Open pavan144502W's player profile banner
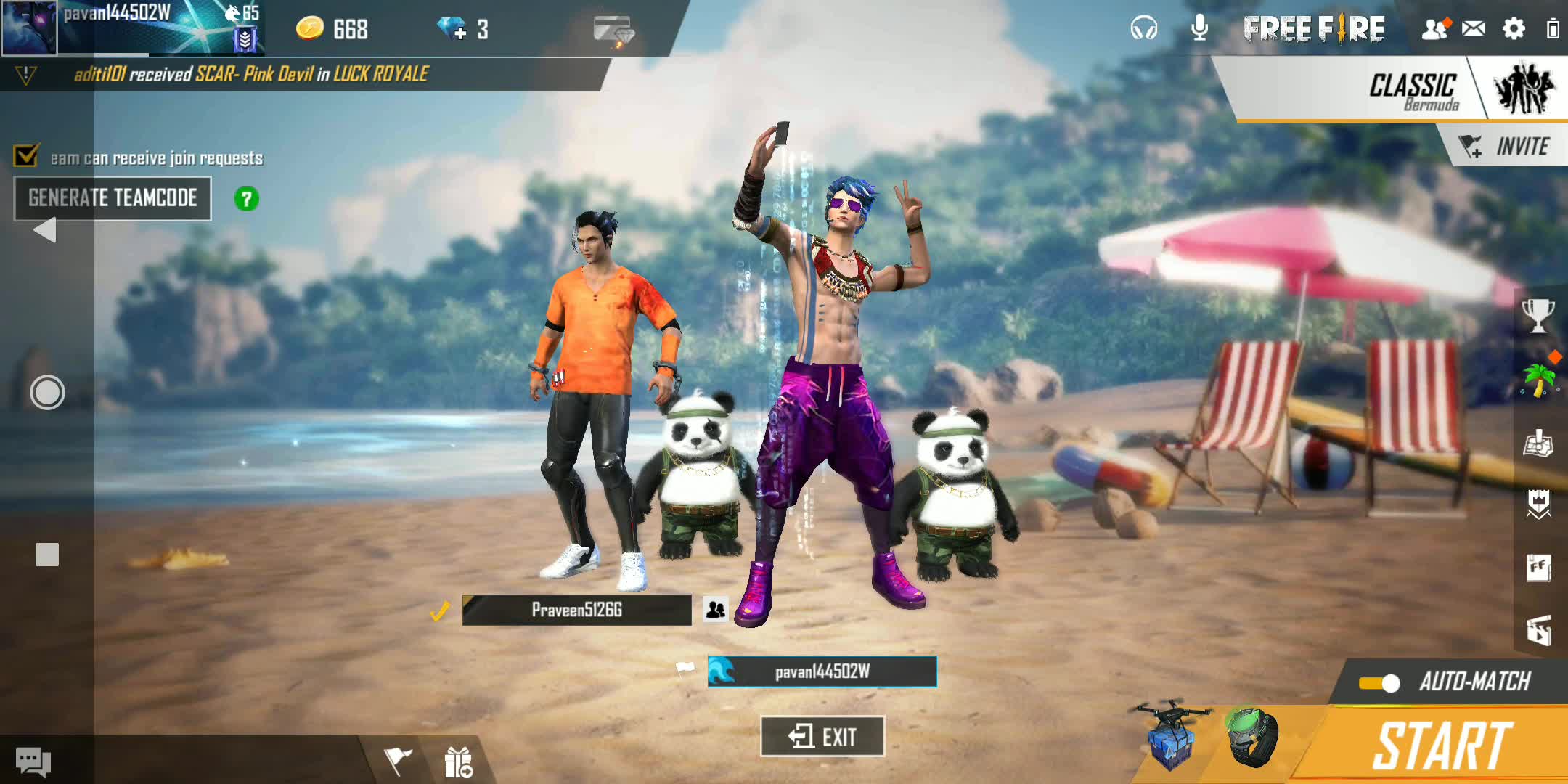Screen dimensions: 1568x784 click(x=131, y=28)
